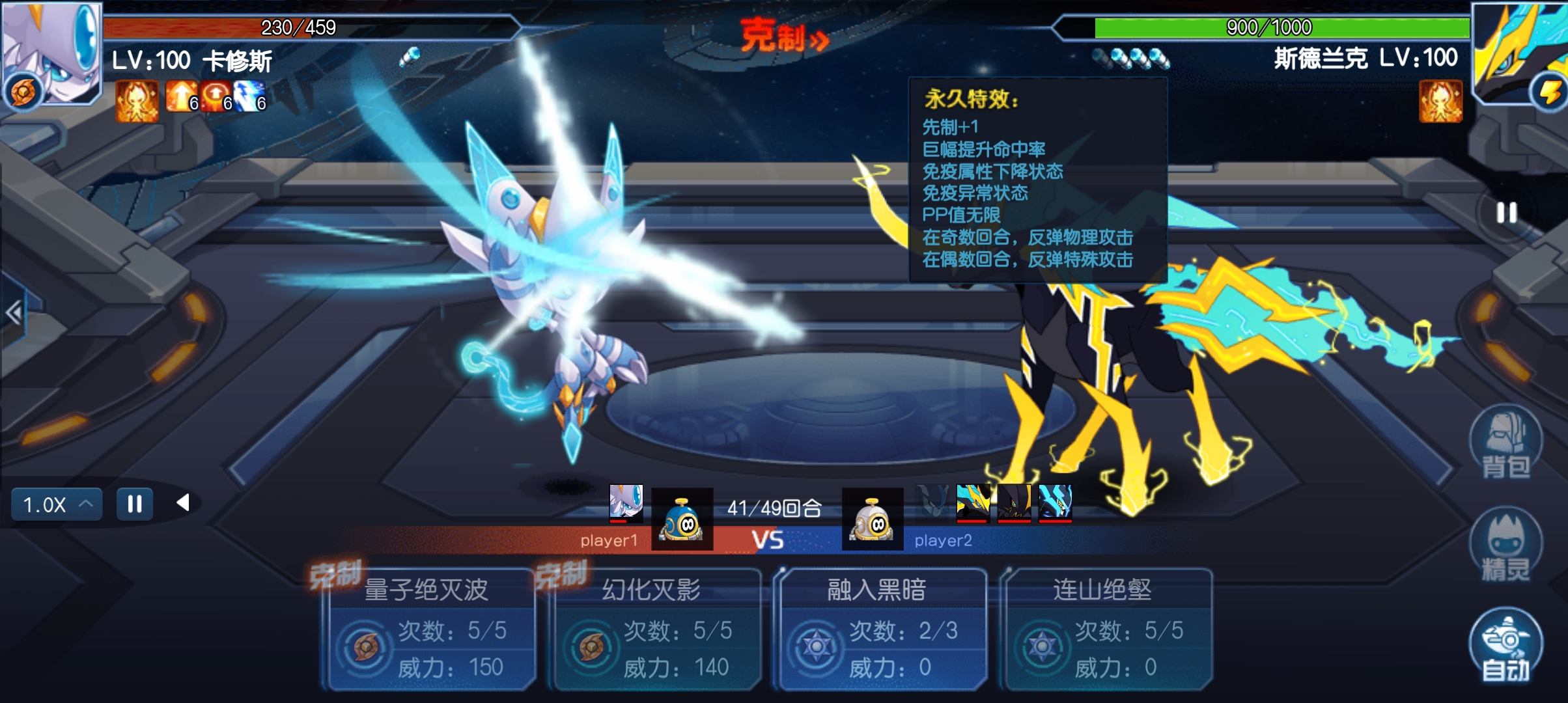Click the round pause button at right edge
The height and width of the screenshot is (703, 1568).
[1506, 213]
